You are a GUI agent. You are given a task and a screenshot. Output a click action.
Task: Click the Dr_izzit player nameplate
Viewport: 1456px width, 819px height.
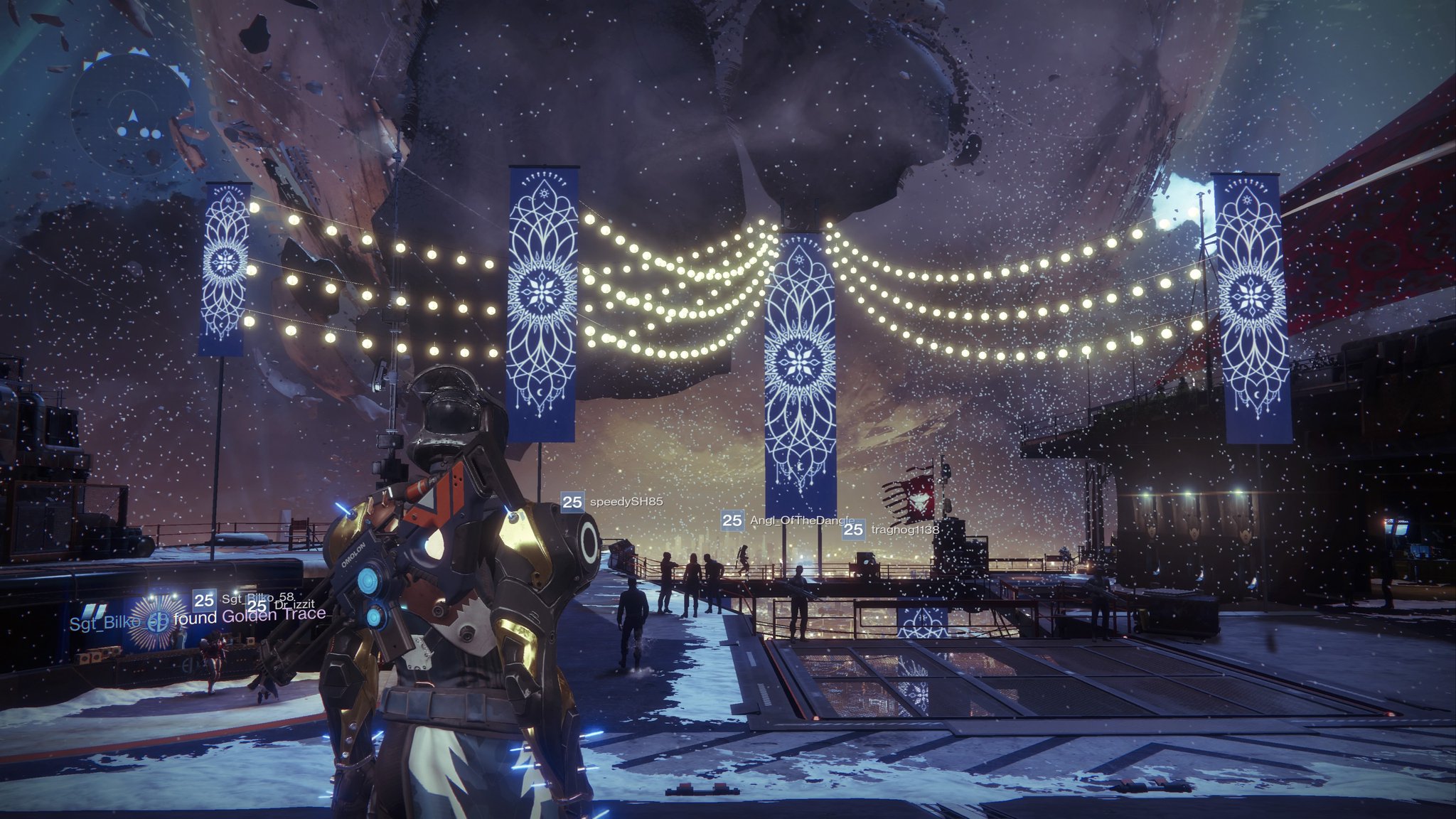pos(283,605)
